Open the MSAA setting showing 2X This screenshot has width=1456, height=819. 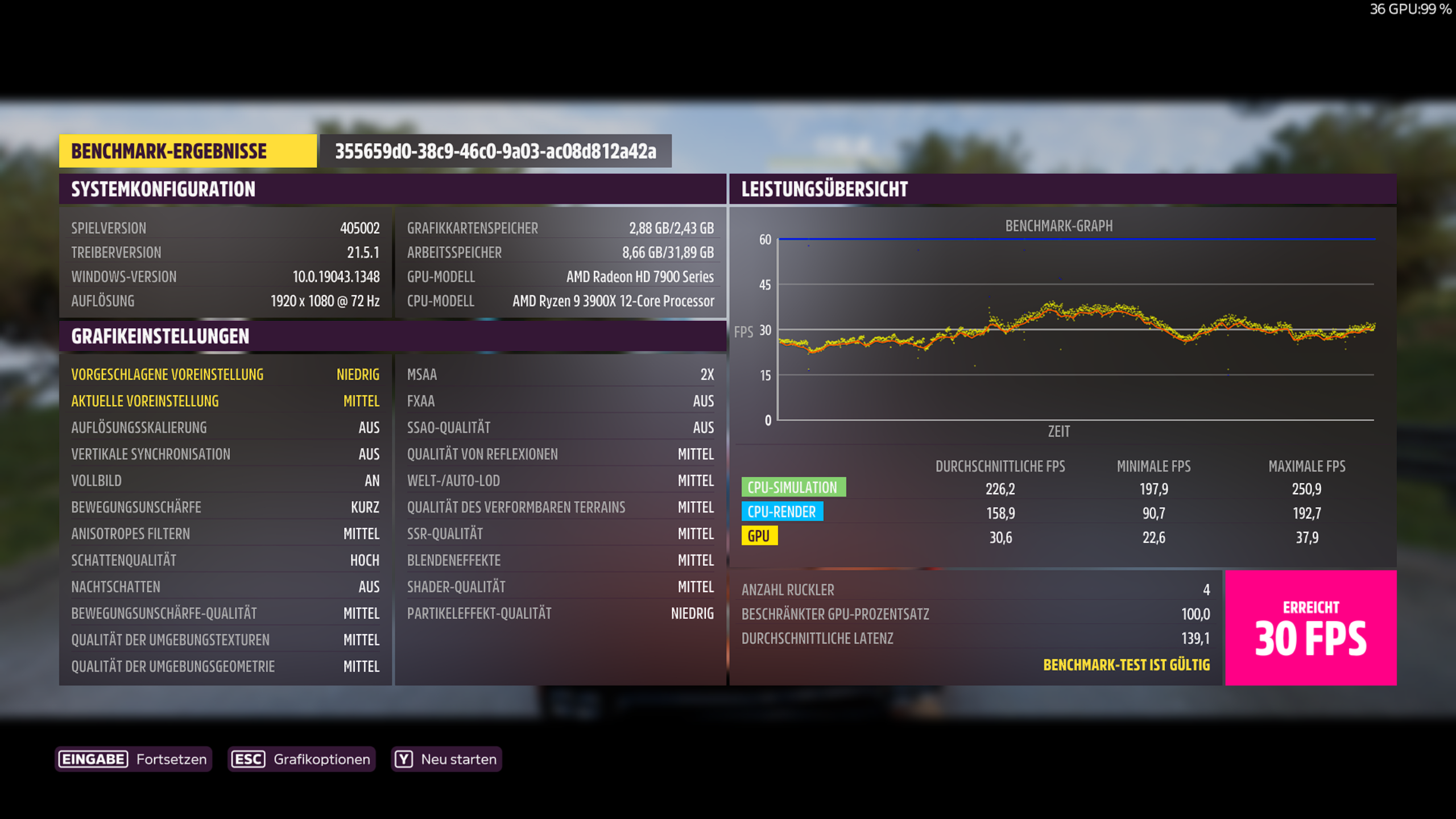[560, 374]
